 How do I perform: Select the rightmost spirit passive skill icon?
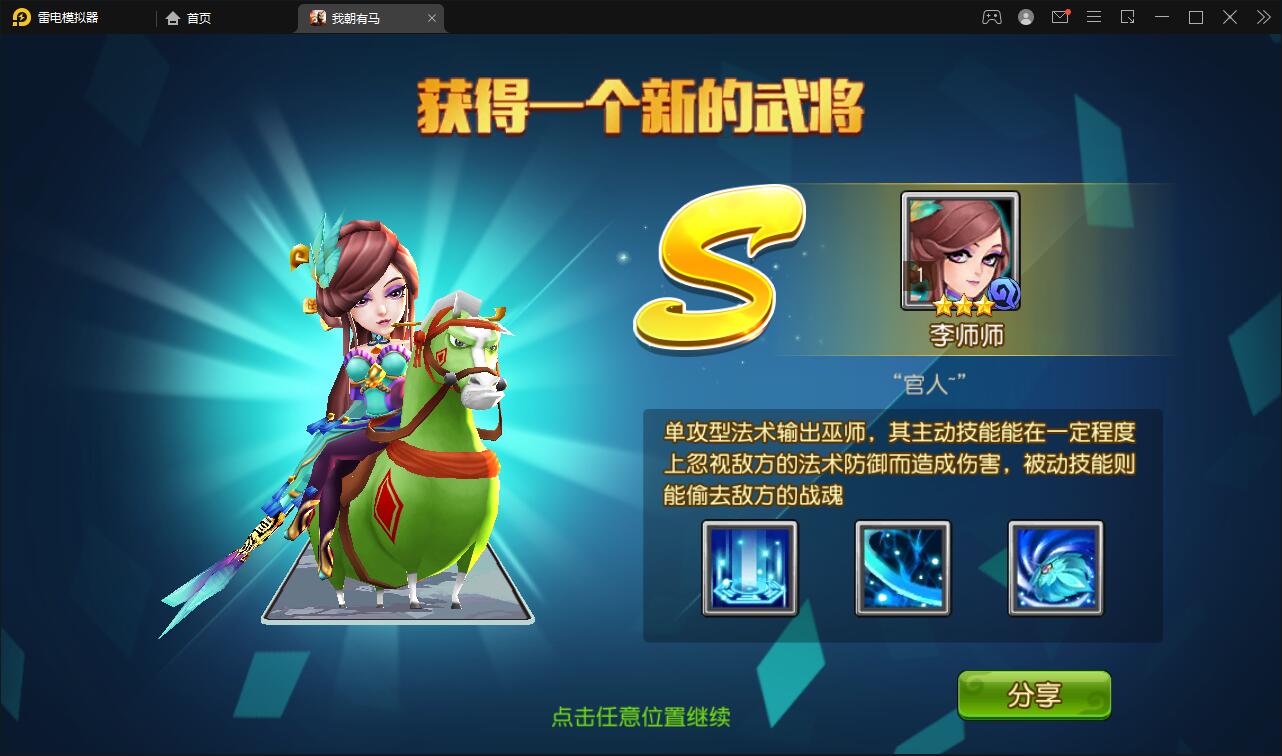point(1055,568)
